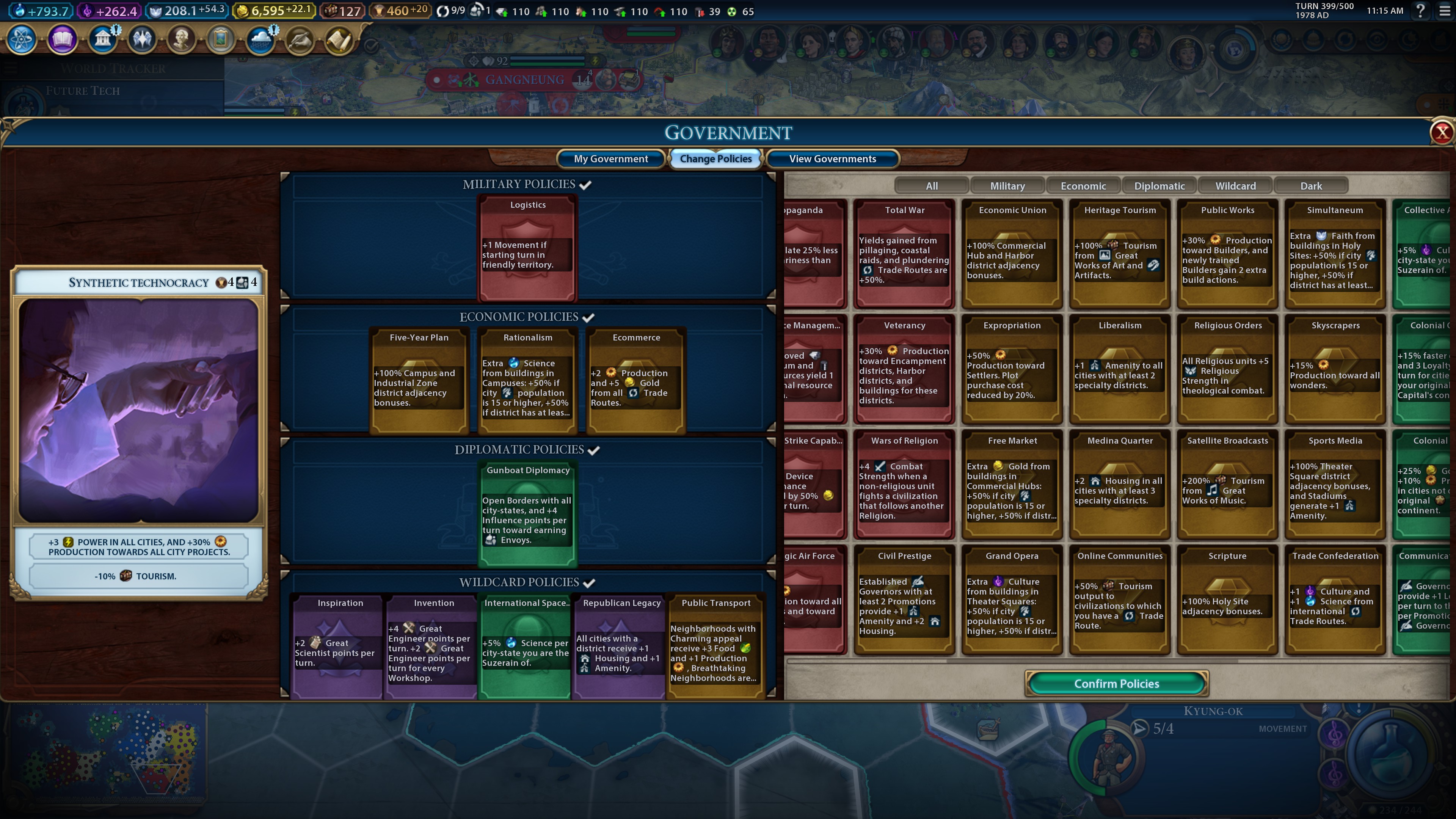Check the World Climate report
Viewport: 1456px width, 819px height.
[260, 39]
